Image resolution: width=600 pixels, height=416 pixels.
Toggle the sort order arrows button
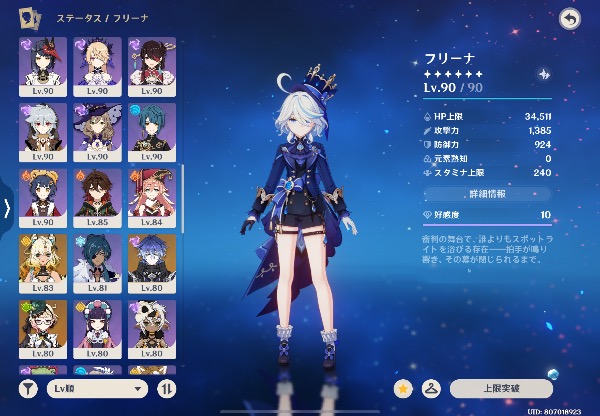[167, 388]
